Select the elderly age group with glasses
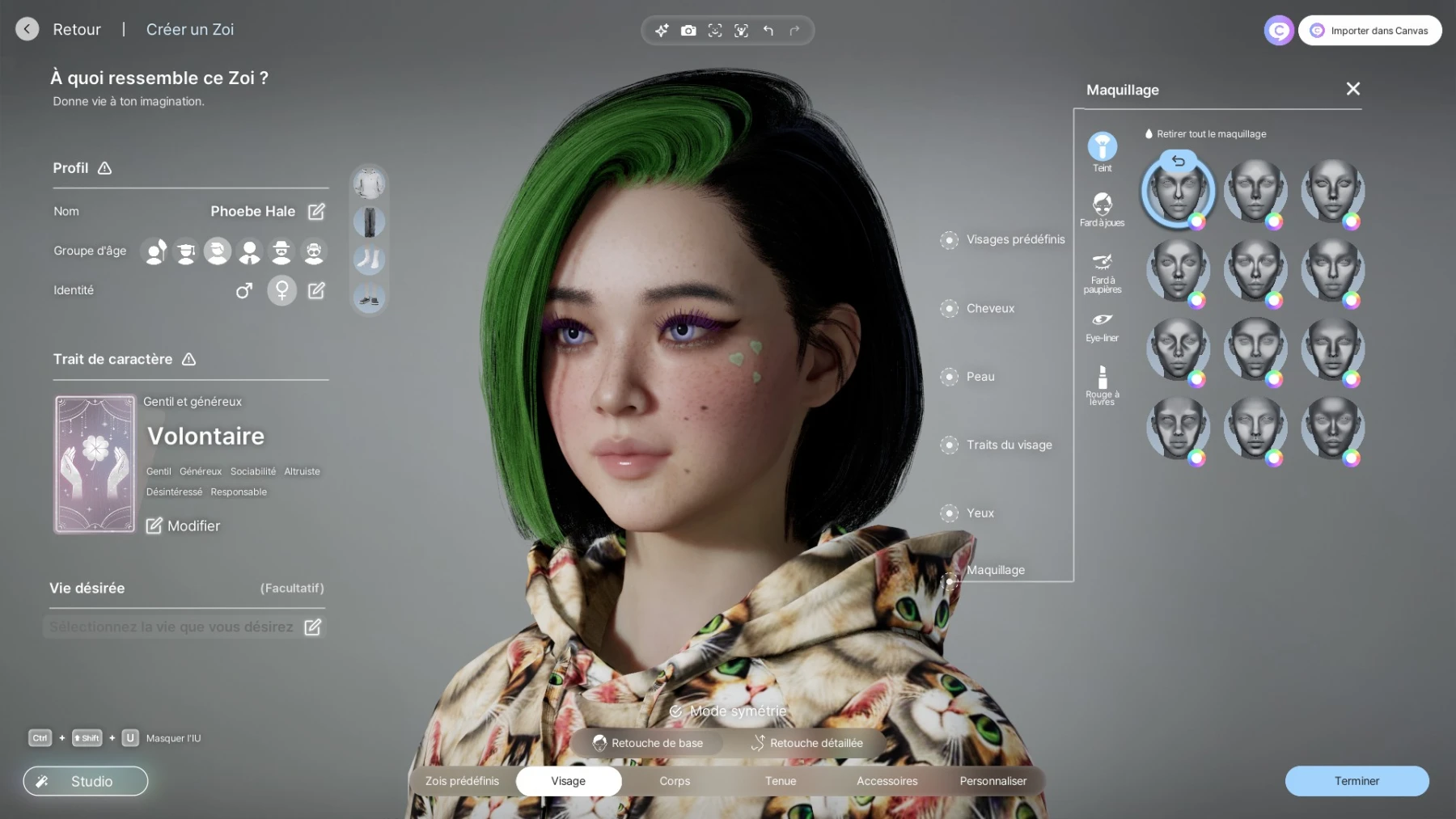This screenshot has height=819, width=1456. [x=313, y=251]
